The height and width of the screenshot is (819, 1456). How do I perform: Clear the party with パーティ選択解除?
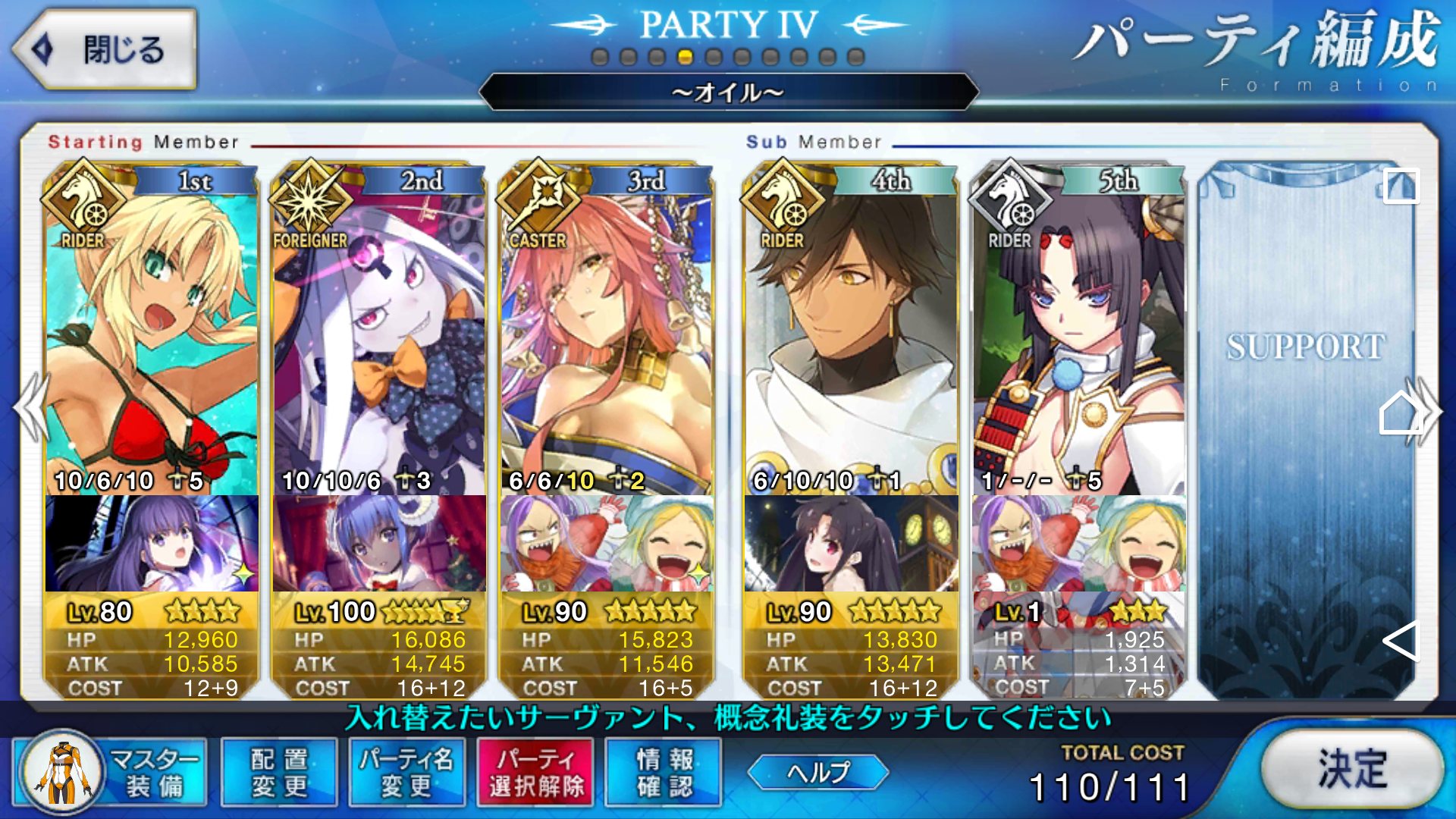pos(535,772)
